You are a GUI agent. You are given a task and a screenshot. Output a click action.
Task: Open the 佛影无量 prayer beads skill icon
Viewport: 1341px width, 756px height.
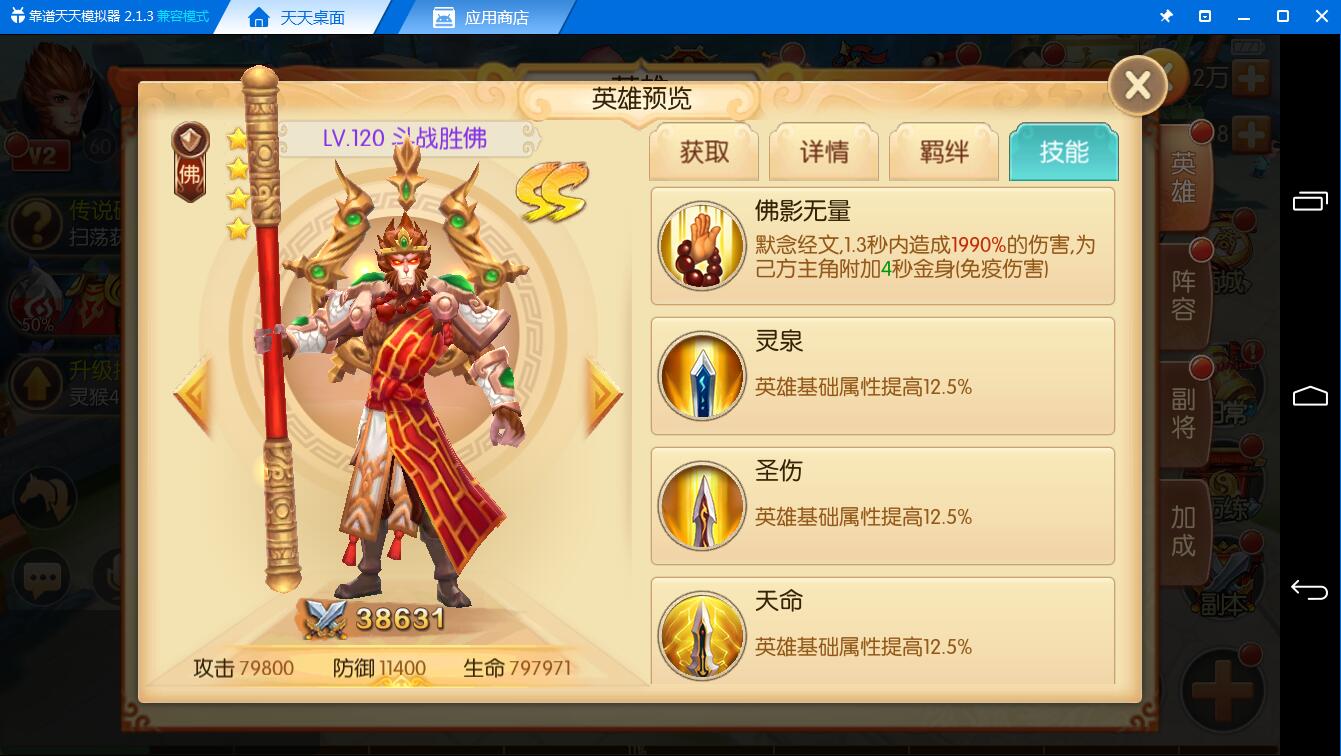[x=702, y=245]
